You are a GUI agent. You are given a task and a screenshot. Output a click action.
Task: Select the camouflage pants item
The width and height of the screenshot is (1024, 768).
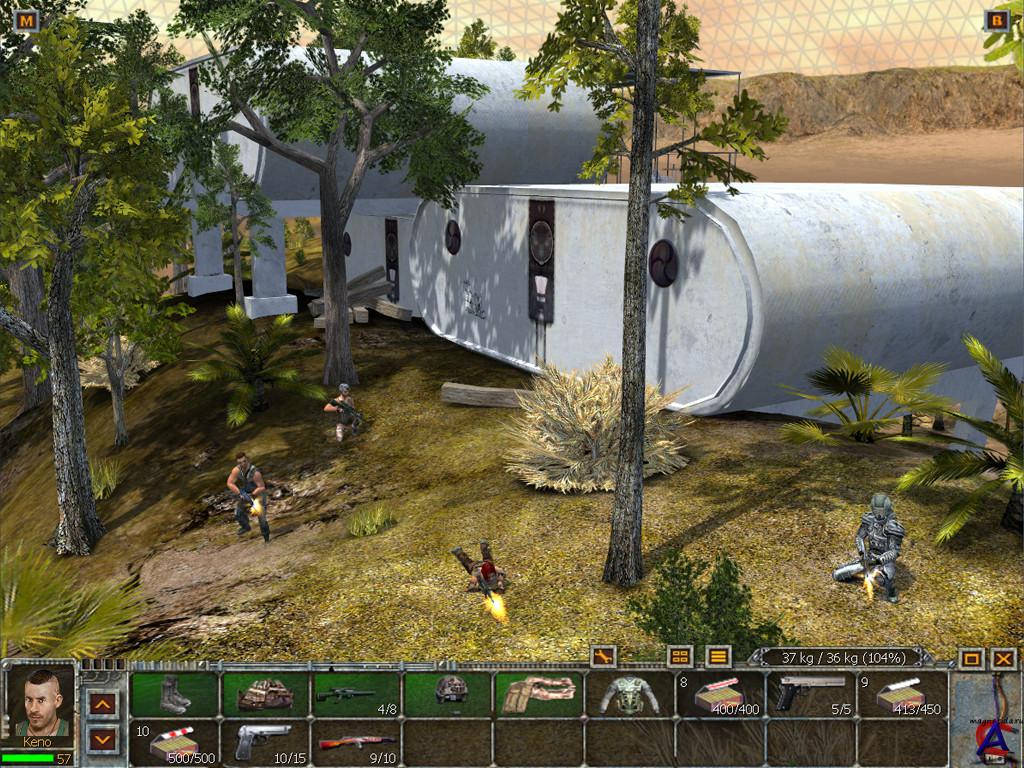tap(539, 694)
